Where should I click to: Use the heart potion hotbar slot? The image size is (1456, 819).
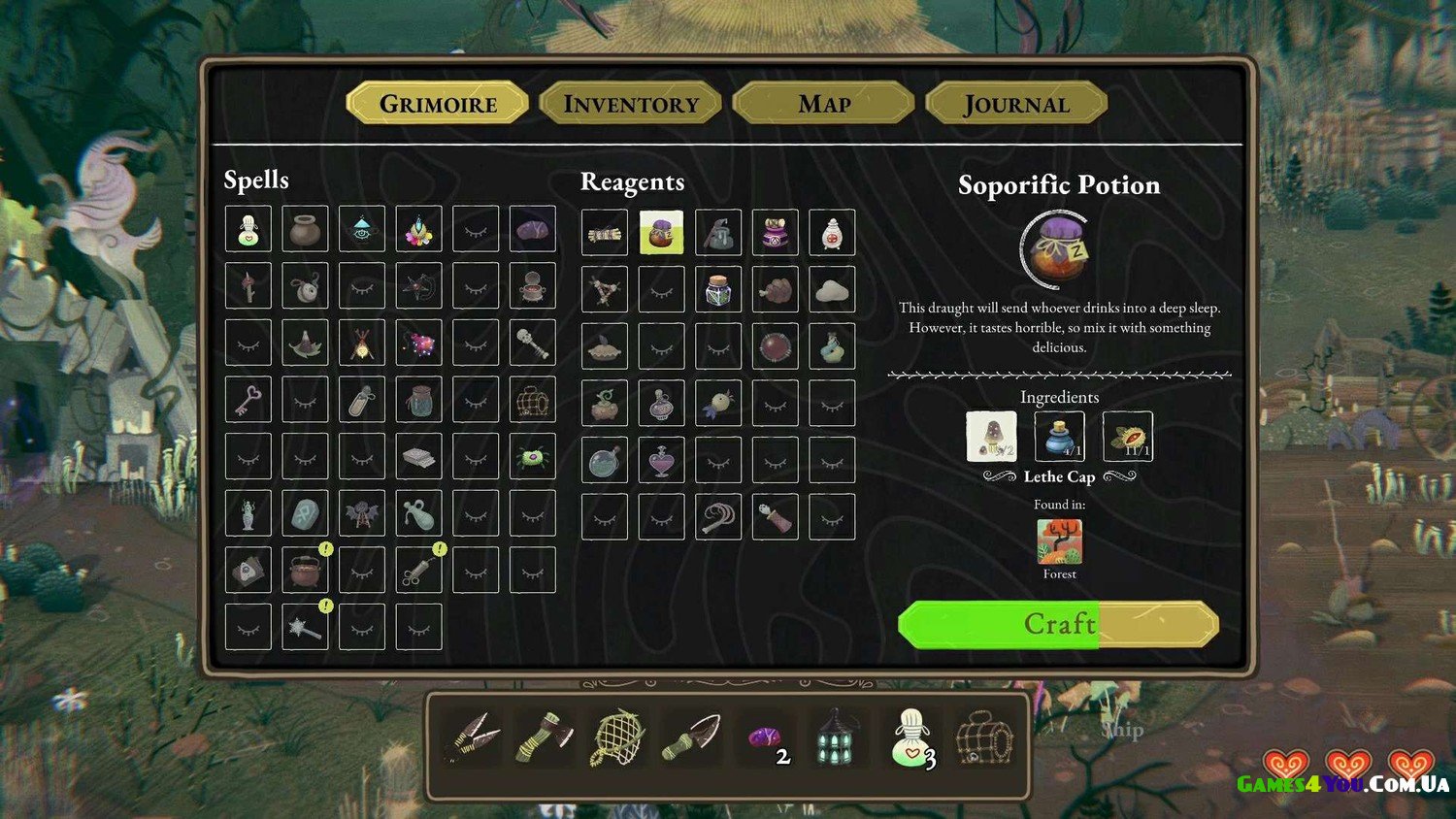click(910, 738)
